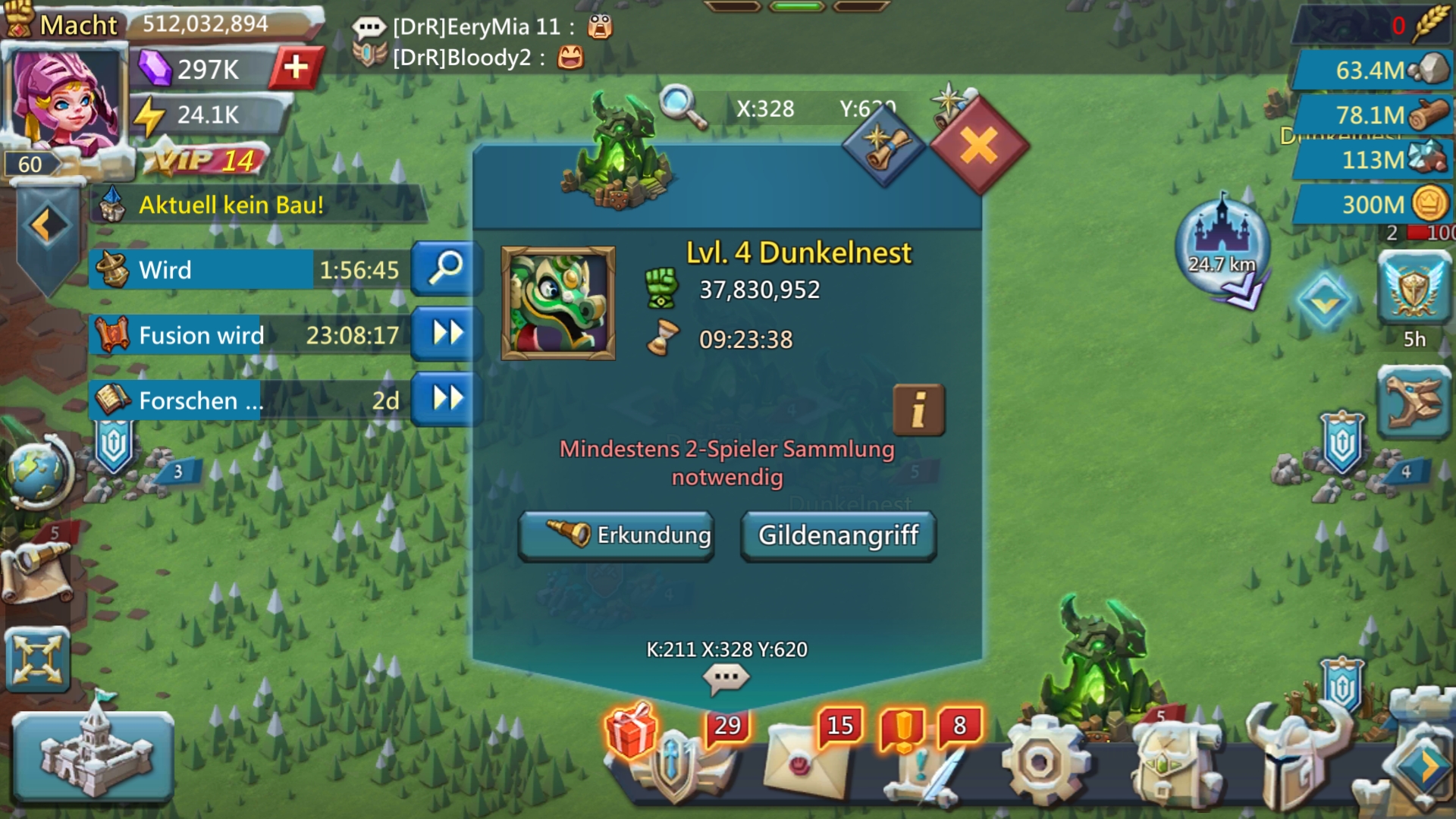The width and height of the screenshot is (1456, 819).
Task: Bookmark this location with the scroll icon
Action: point(883,146)
